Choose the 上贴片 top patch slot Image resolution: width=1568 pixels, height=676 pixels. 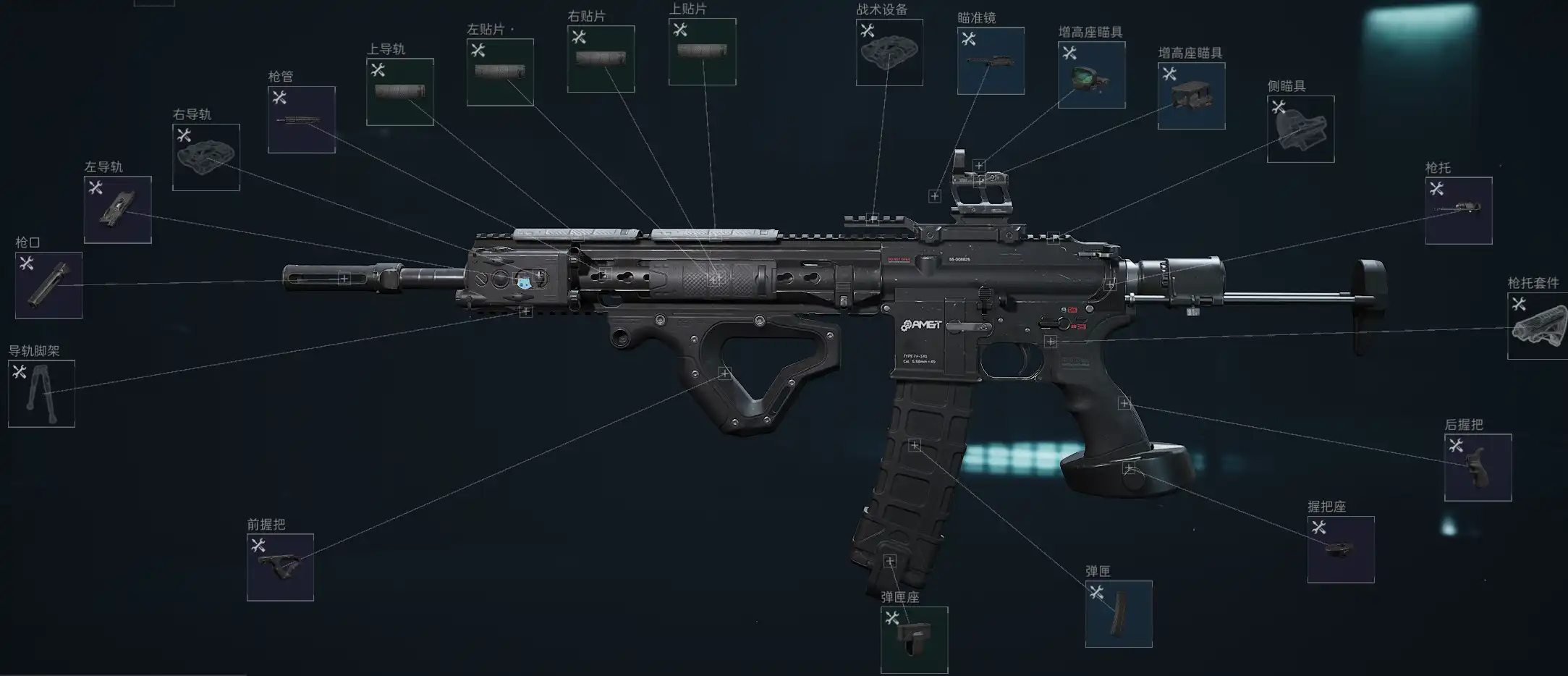(x=702, y=51)
